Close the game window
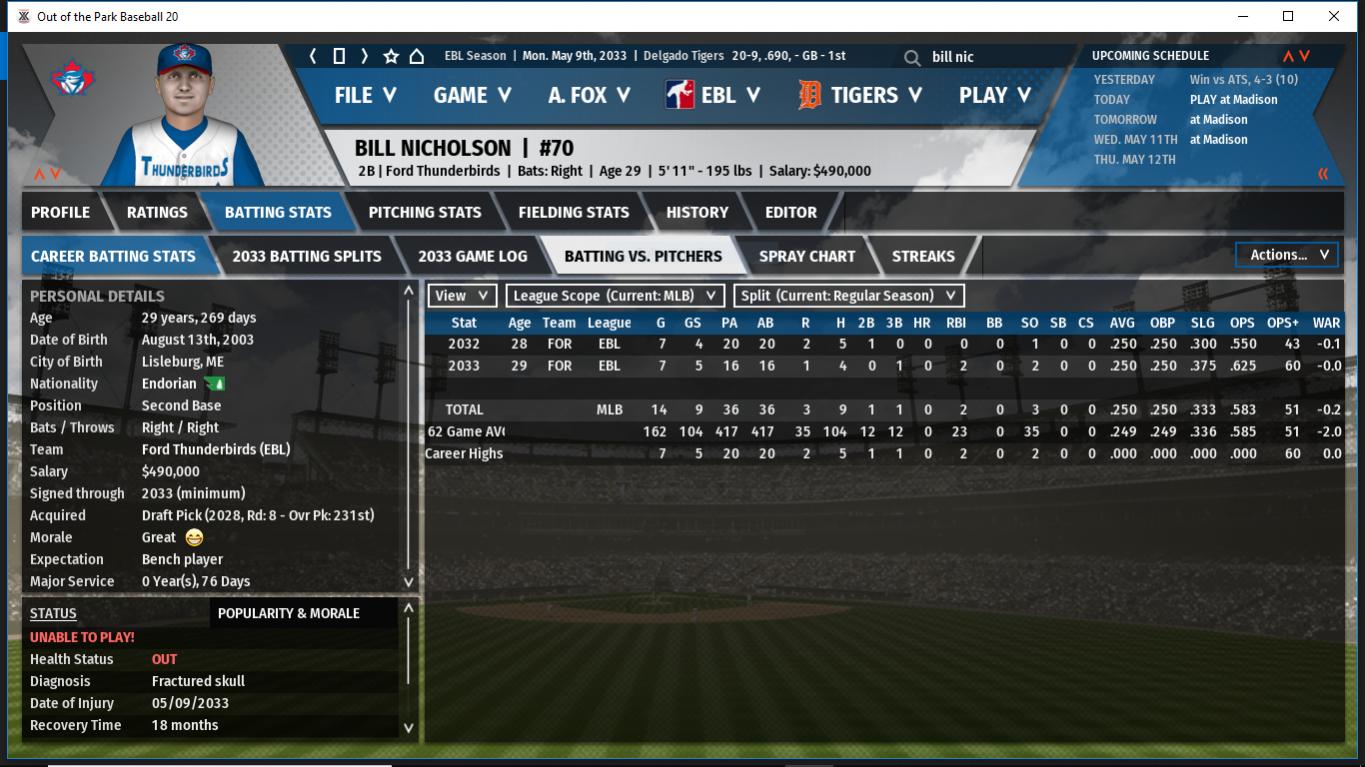The height and width of the screenshot is (767, 1365). coord(1334,16)
